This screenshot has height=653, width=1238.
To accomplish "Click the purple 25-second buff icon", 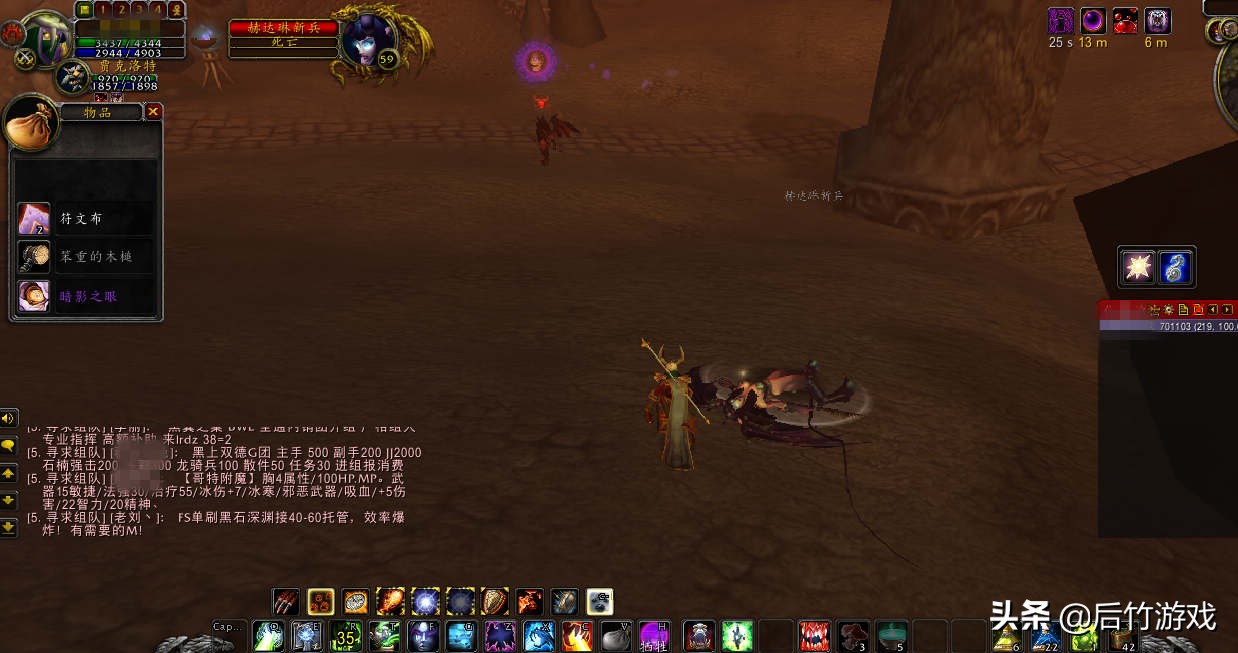I will click(x=1061, y=20).
